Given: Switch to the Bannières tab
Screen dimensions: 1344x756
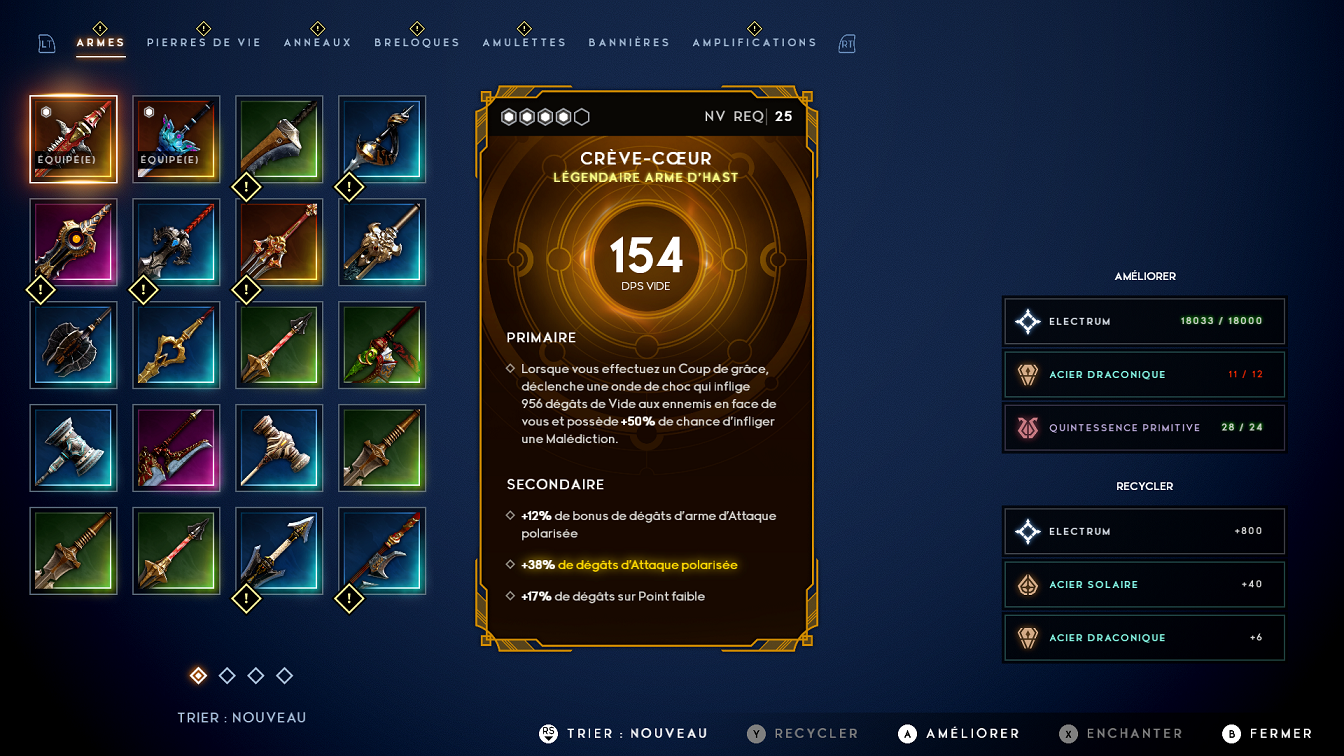Looking at the screenshot, I should point(629,43).
